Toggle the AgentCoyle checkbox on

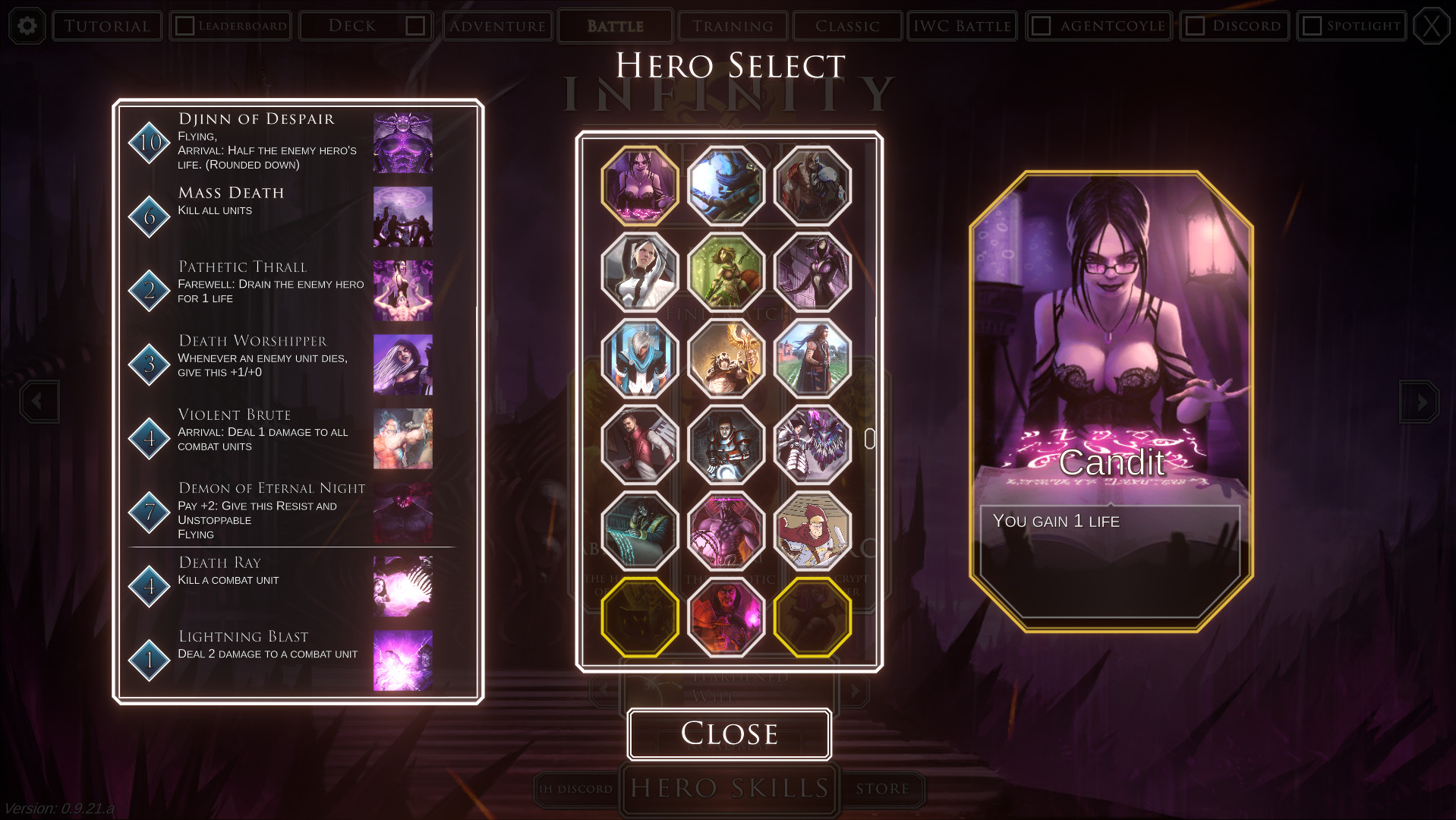pyautogui.click(x=1041, y=25)
